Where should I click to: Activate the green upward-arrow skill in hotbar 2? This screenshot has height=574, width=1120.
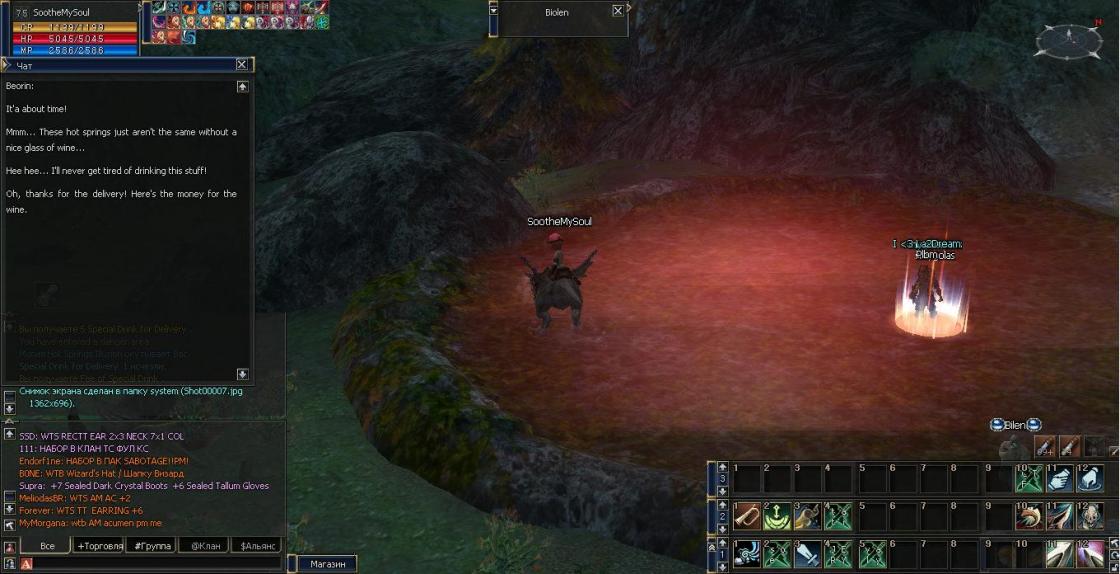coord(777,516)
